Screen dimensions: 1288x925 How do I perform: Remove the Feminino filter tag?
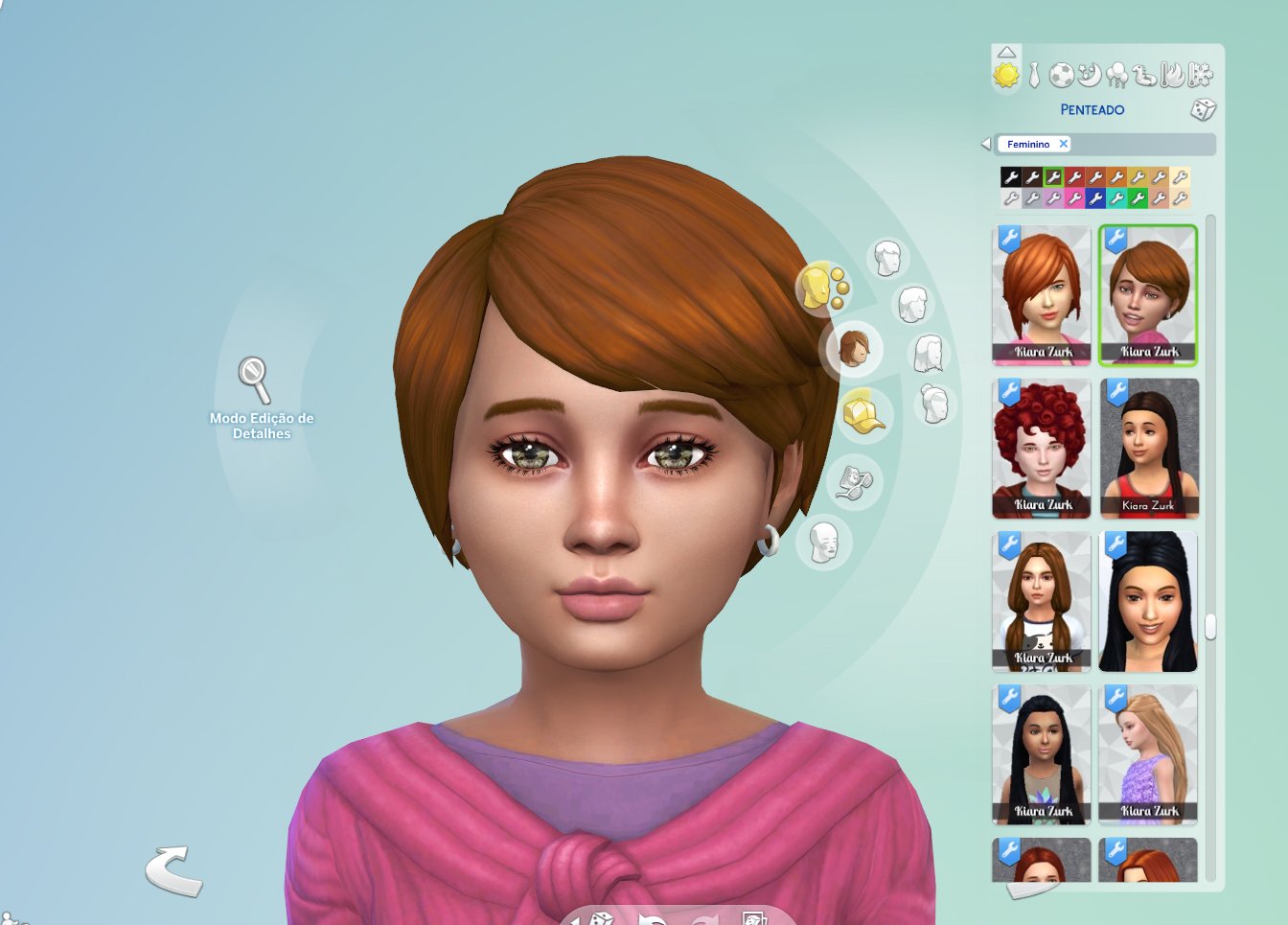point(1063,144)
